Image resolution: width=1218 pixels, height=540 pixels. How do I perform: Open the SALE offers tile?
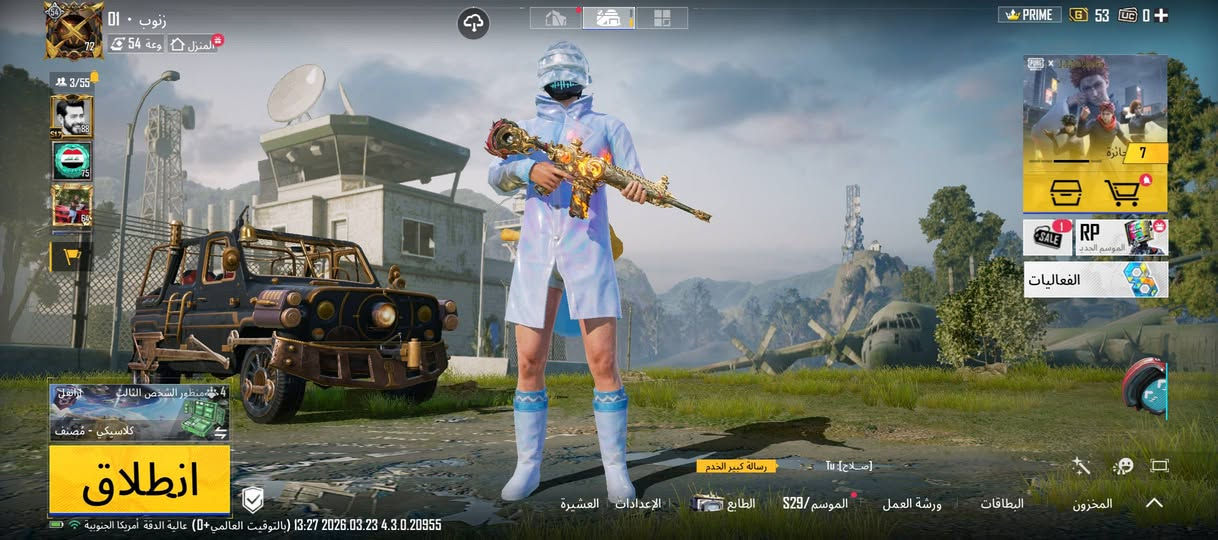(x=1047, y=238)
